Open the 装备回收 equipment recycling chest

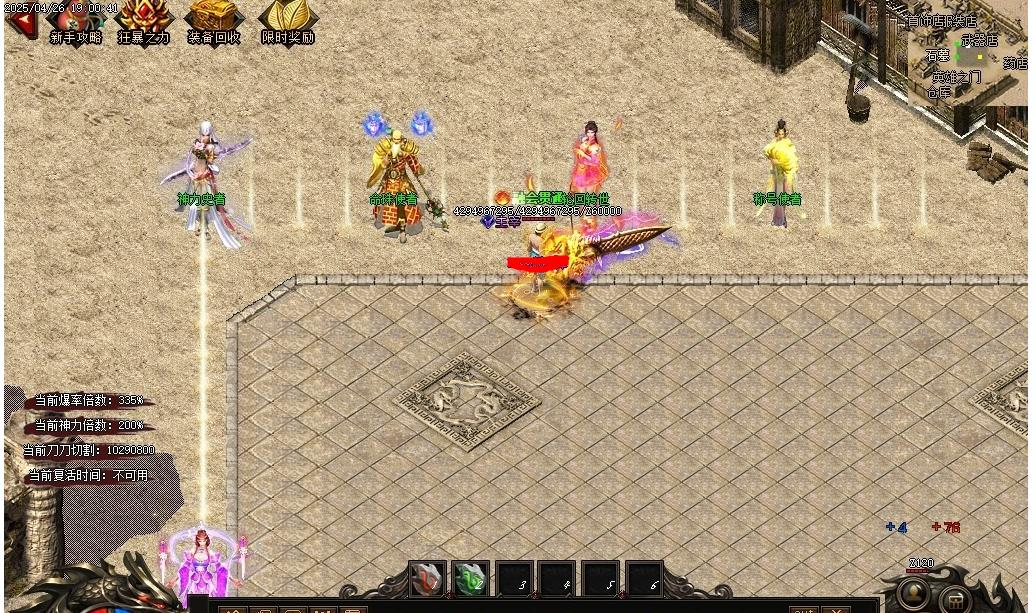[x=213, y=22]
